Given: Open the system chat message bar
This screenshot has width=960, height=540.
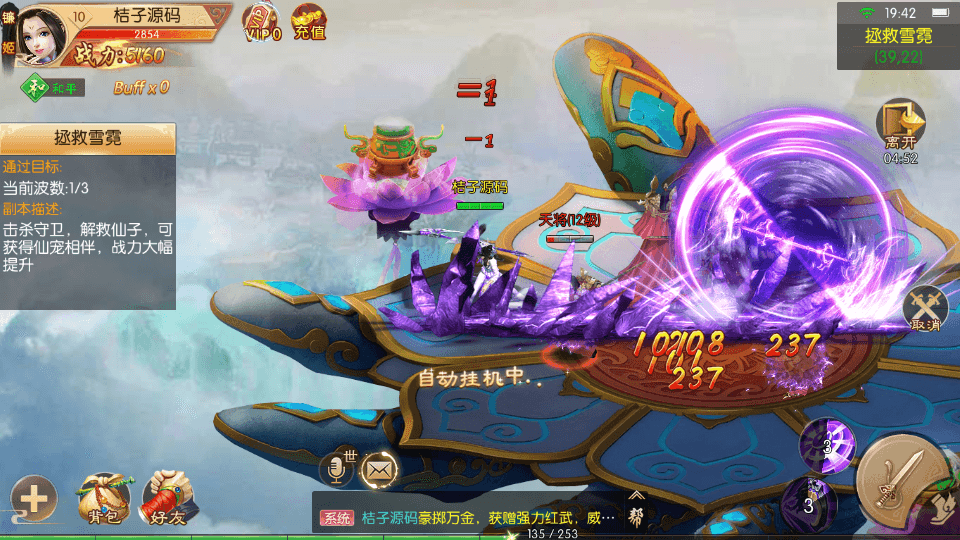Looking at the screenshot, I should pos(465,517).
